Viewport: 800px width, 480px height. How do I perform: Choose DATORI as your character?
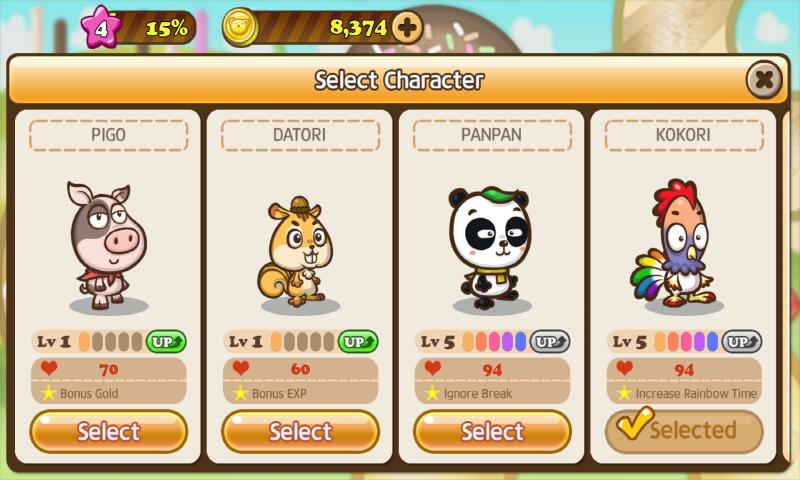[300, 432]
